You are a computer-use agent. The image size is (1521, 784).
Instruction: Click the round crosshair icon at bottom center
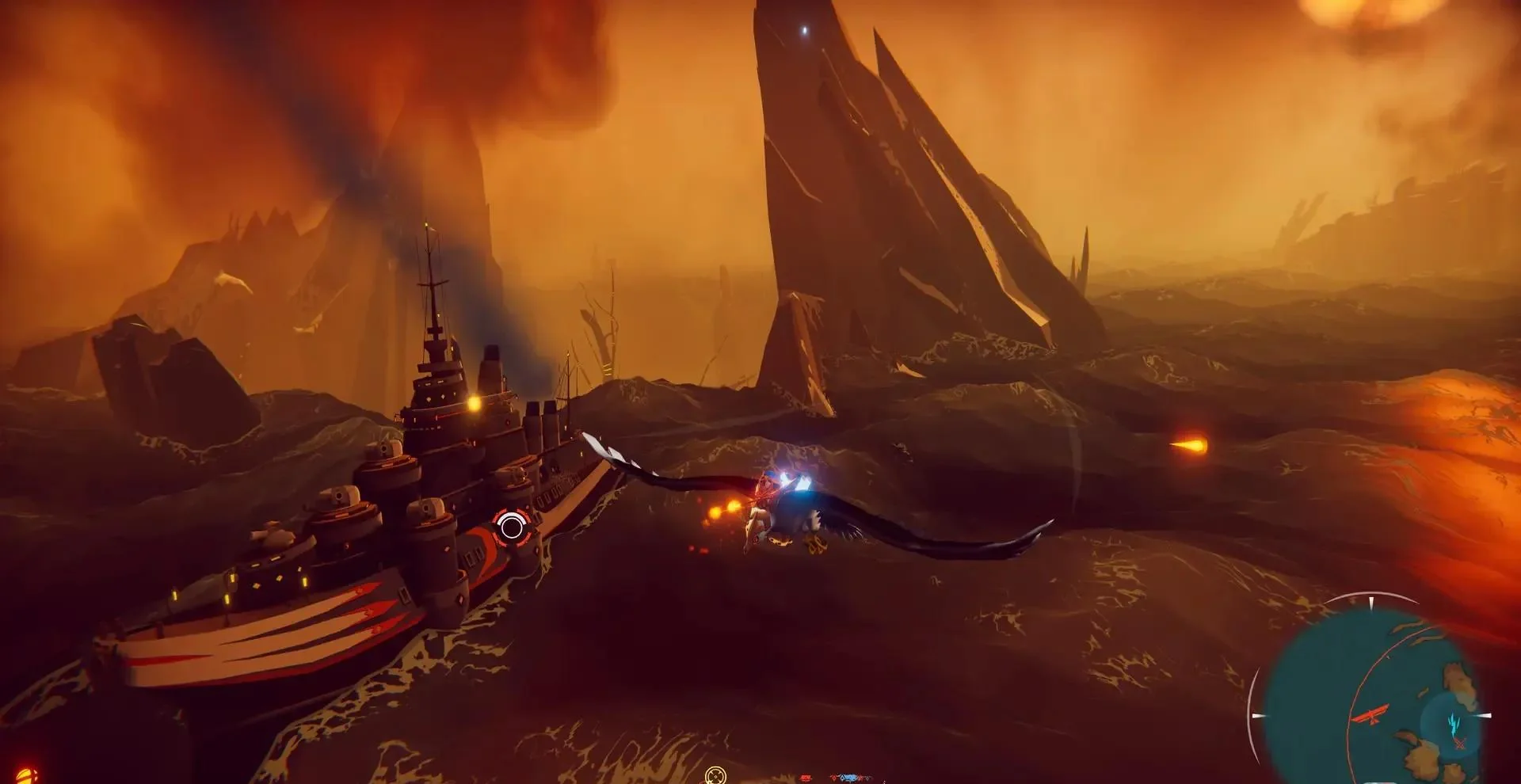point(715,774)
